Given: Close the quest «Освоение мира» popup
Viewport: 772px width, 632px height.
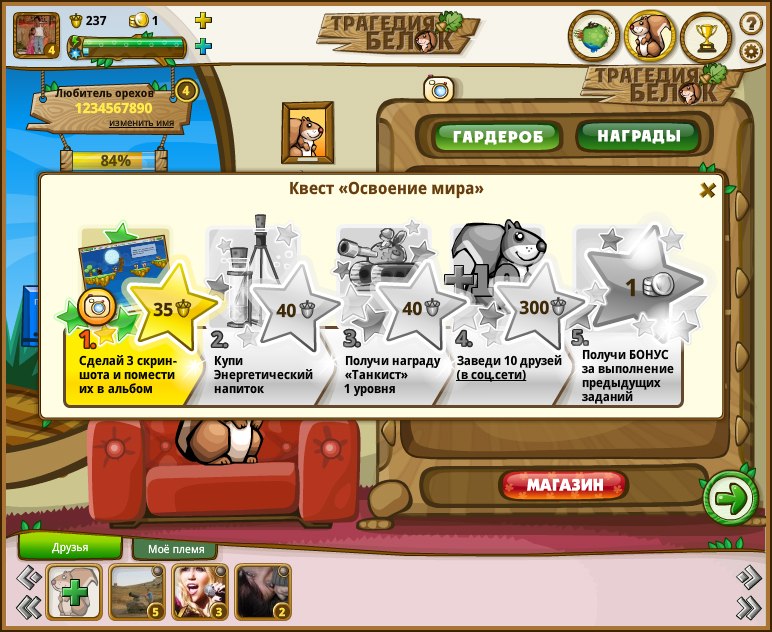Looking at the screenshot, I should tap(707, 190).
